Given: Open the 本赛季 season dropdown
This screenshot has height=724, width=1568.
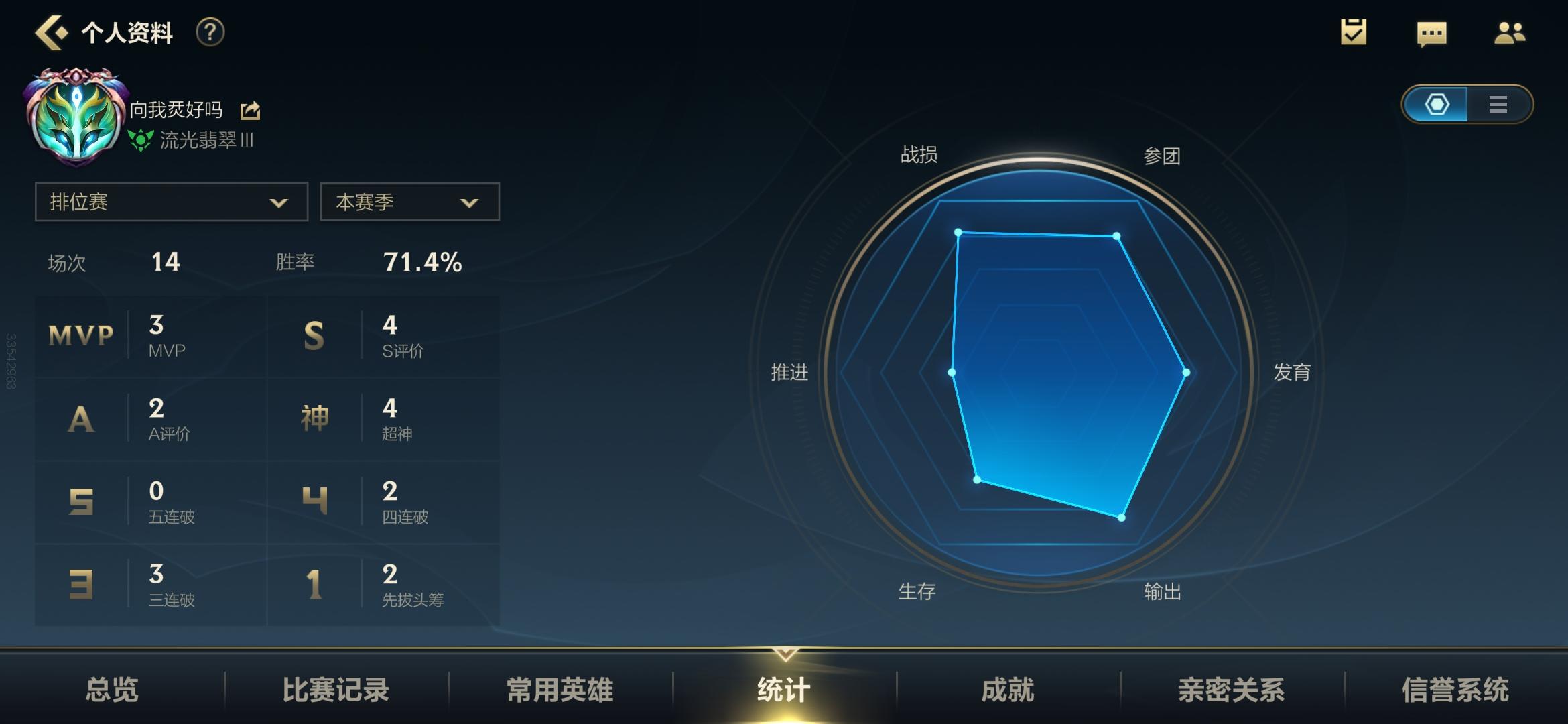Looking at the screenshot, I should pos(409,201).
